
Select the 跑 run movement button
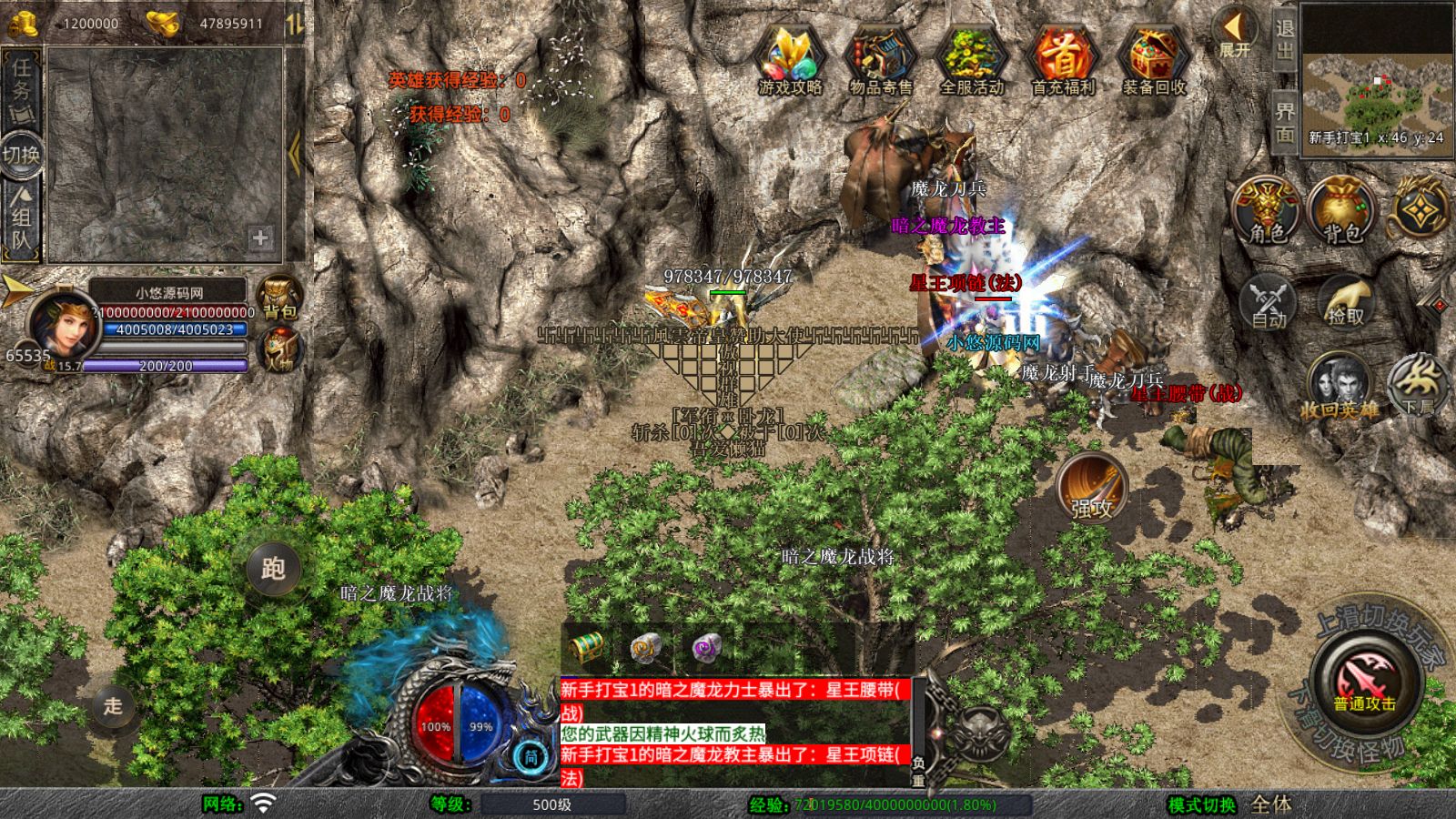coord(273,568)
